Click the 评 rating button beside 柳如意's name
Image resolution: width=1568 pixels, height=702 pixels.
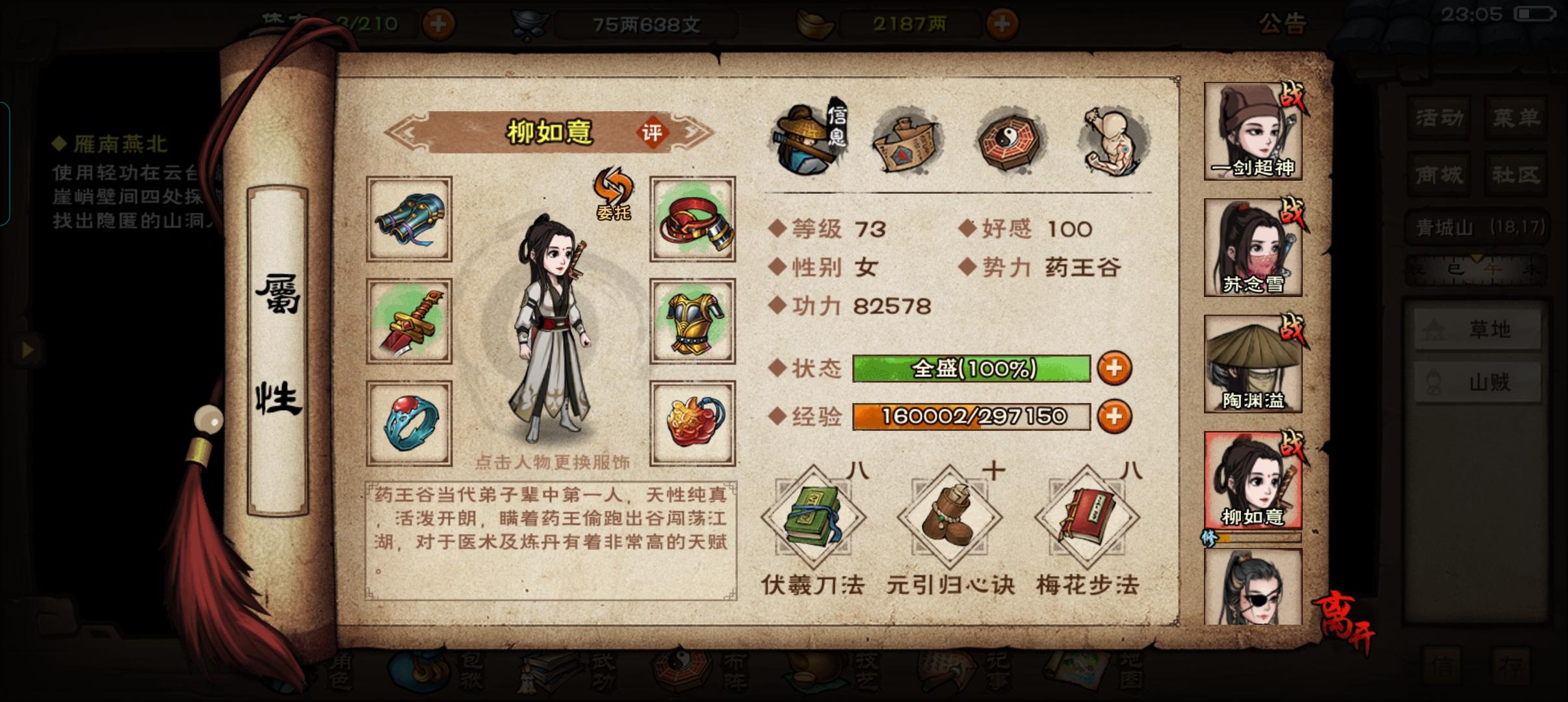(652, 132)
